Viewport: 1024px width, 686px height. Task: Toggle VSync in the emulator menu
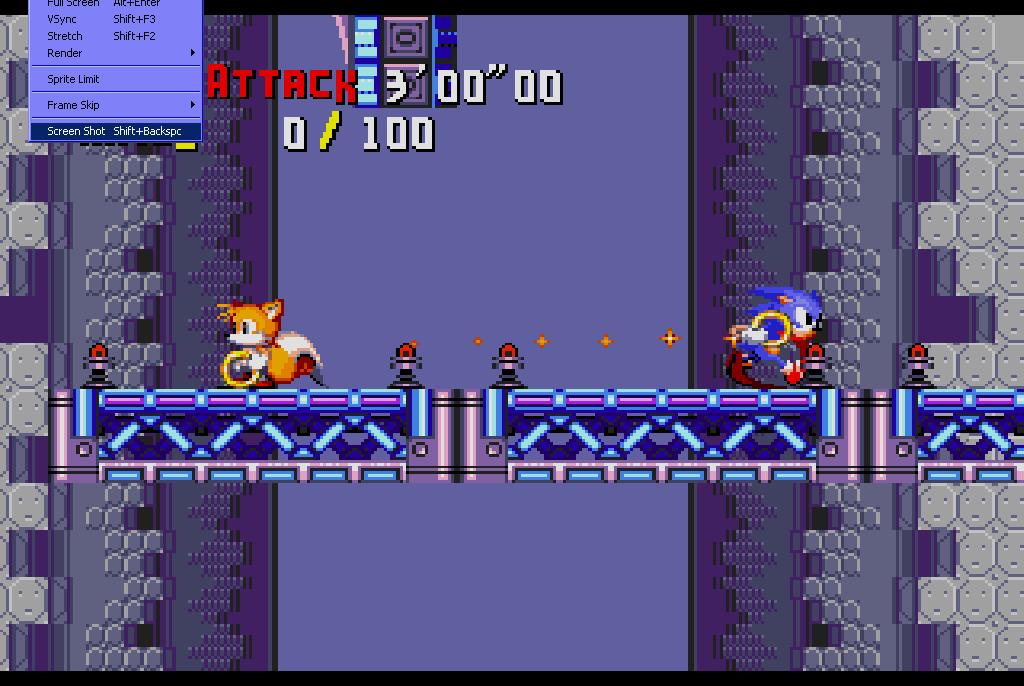62,19
